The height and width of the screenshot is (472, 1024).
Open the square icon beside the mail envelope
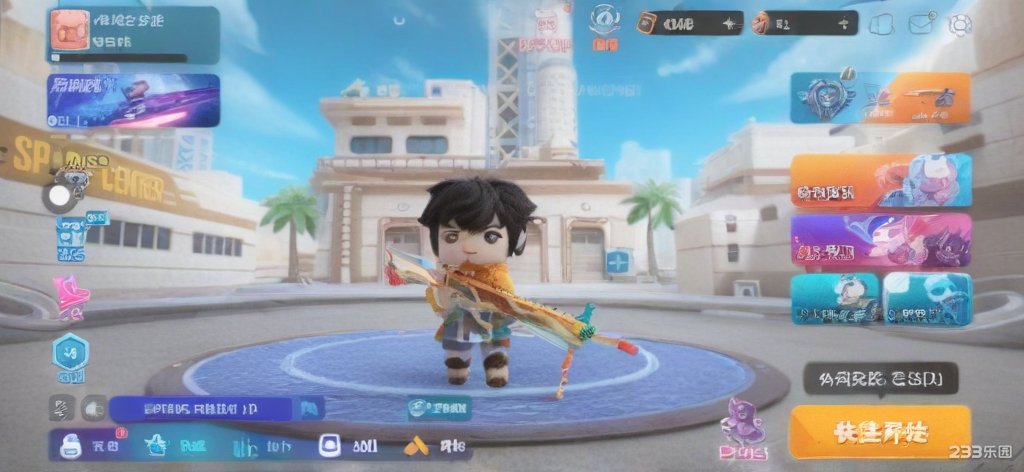(881, 24)
